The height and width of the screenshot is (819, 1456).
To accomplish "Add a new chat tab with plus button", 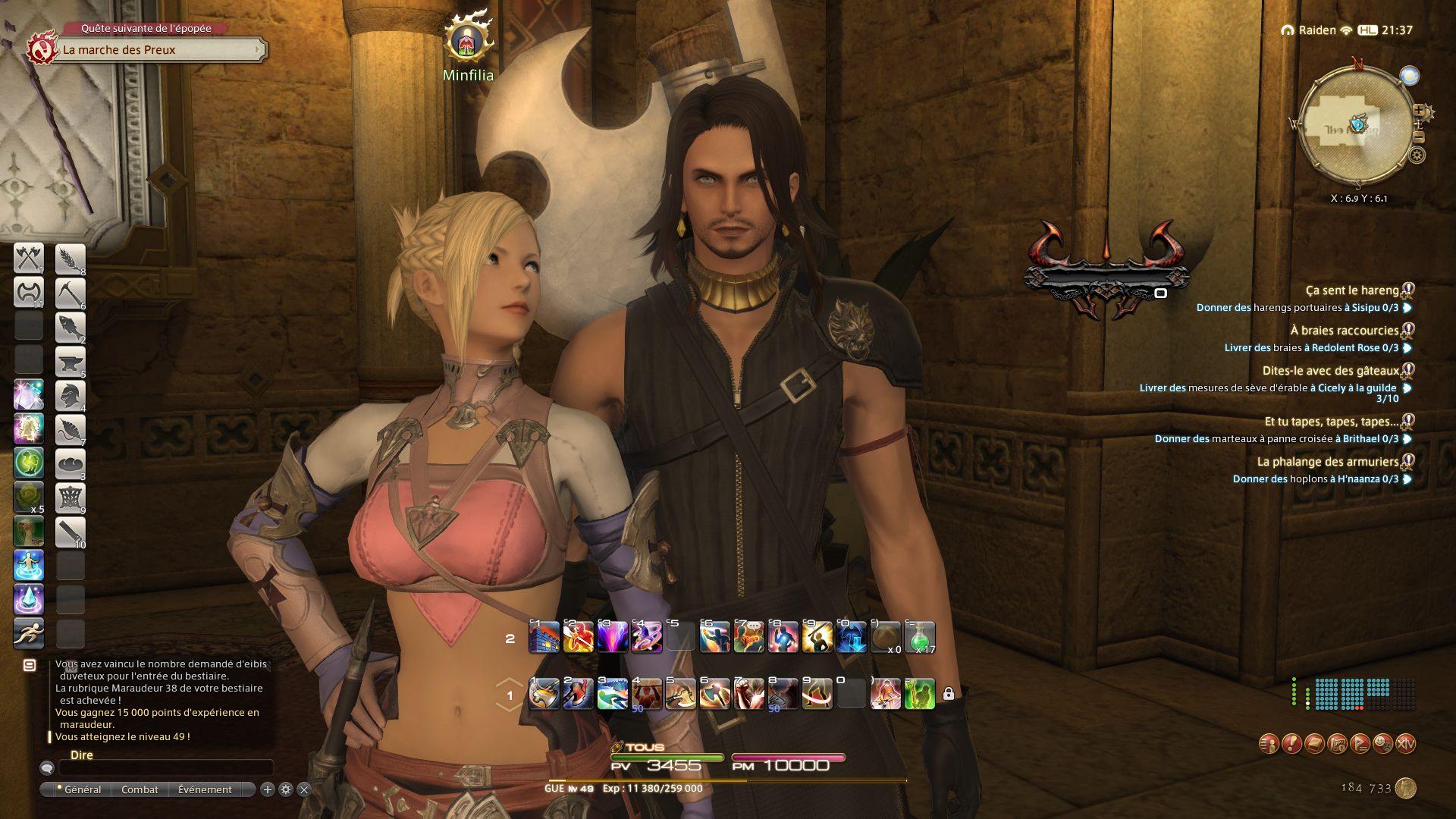I will coord(268,789).
